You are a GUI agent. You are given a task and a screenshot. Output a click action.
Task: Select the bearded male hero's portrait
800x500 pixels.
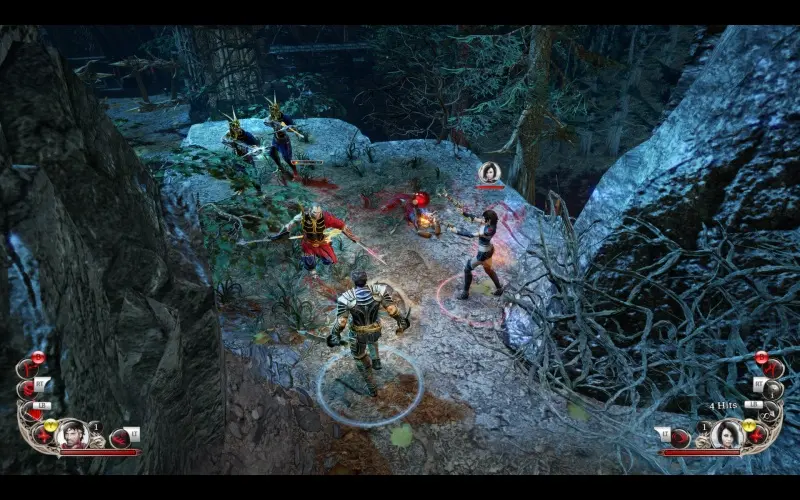coord(73,434)
